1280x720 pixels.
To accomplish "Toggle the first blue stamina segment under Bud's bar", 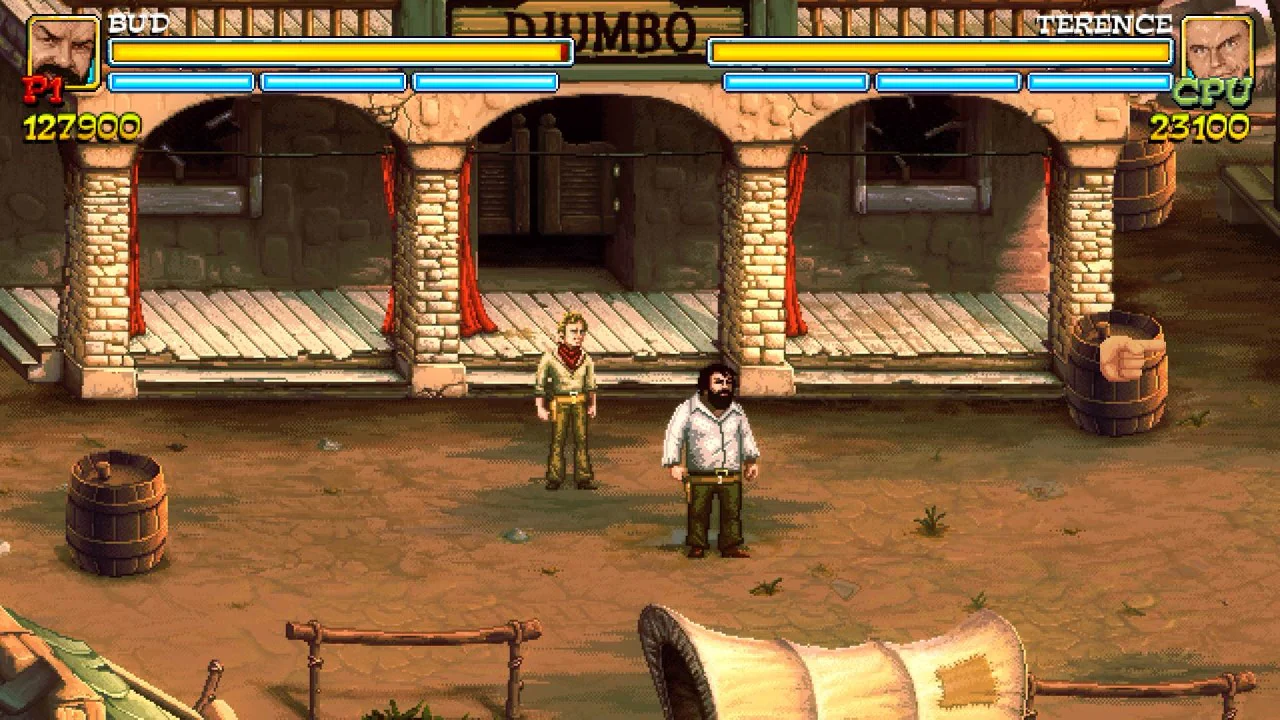I will [x=182, y=82].
